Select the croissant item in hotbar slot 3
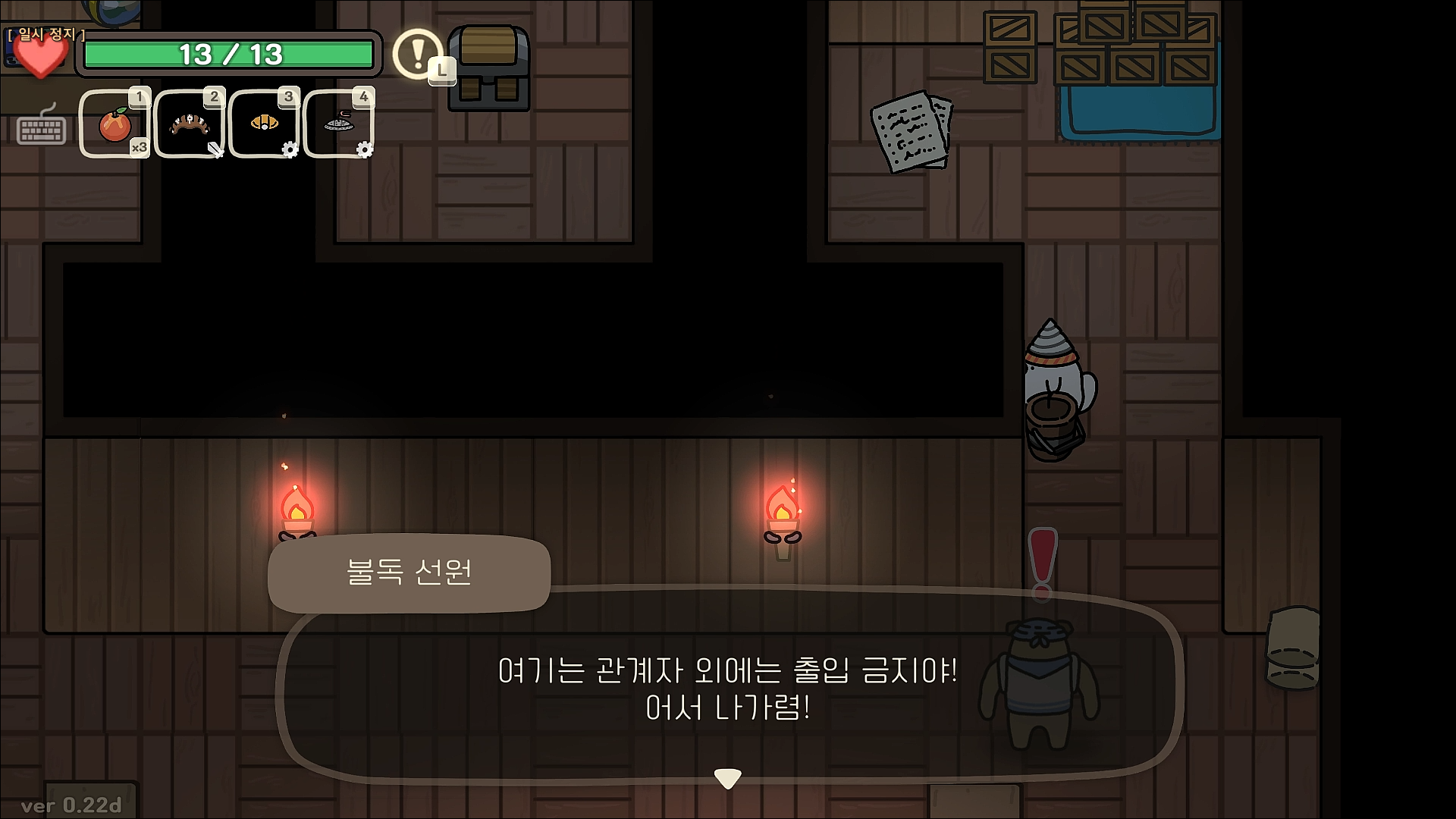 263,122
